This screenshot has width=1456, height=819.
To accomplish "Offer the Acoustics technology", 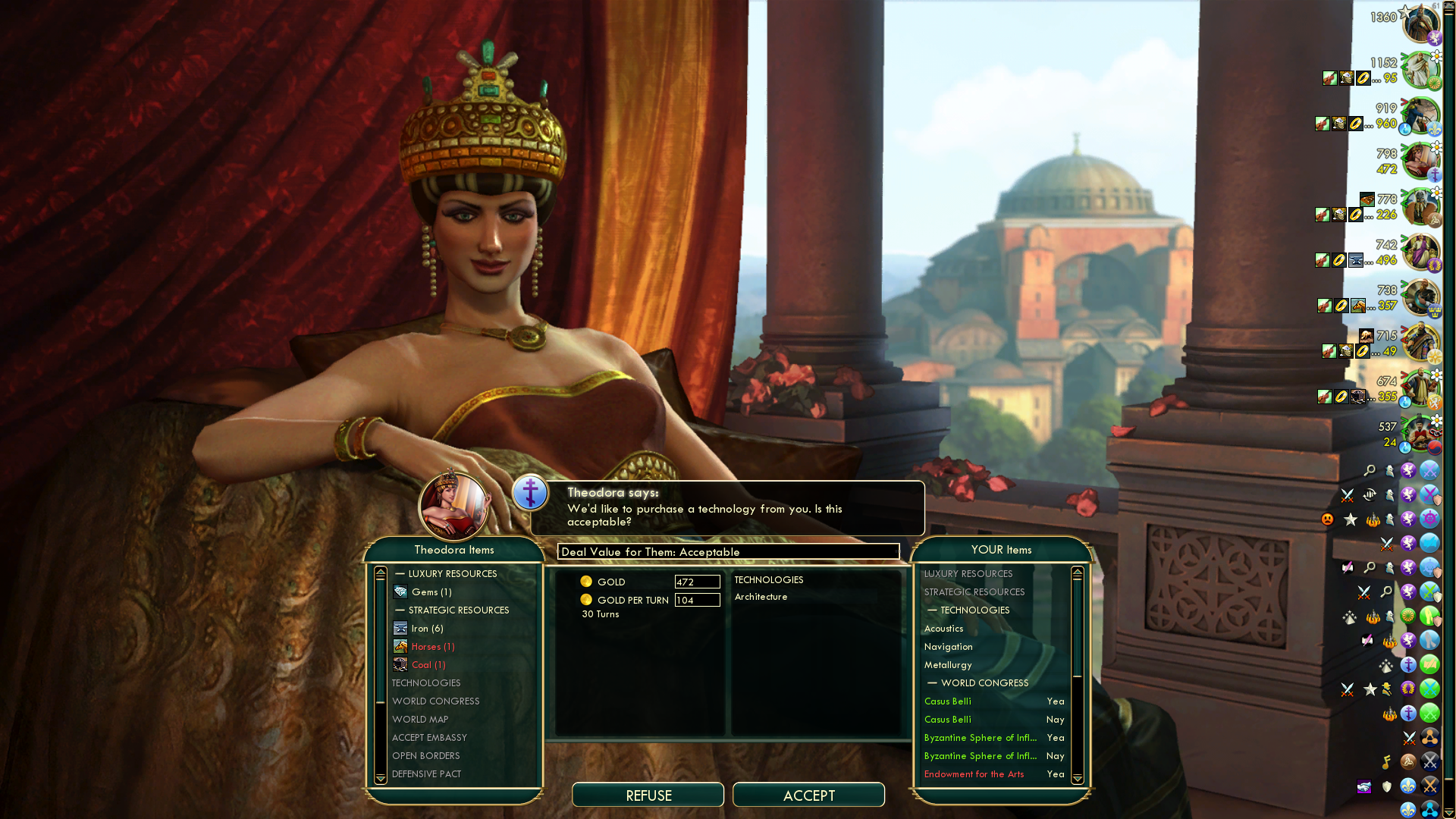I will coord(943,629).
